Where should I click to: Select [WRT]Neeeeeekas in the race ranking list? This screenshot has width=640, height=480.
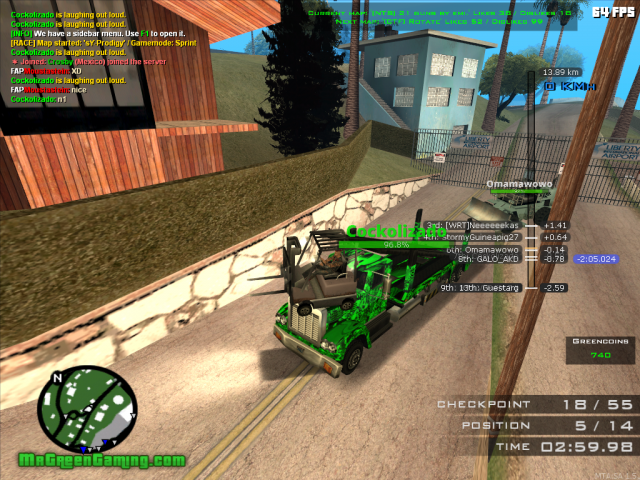(482, 225)
